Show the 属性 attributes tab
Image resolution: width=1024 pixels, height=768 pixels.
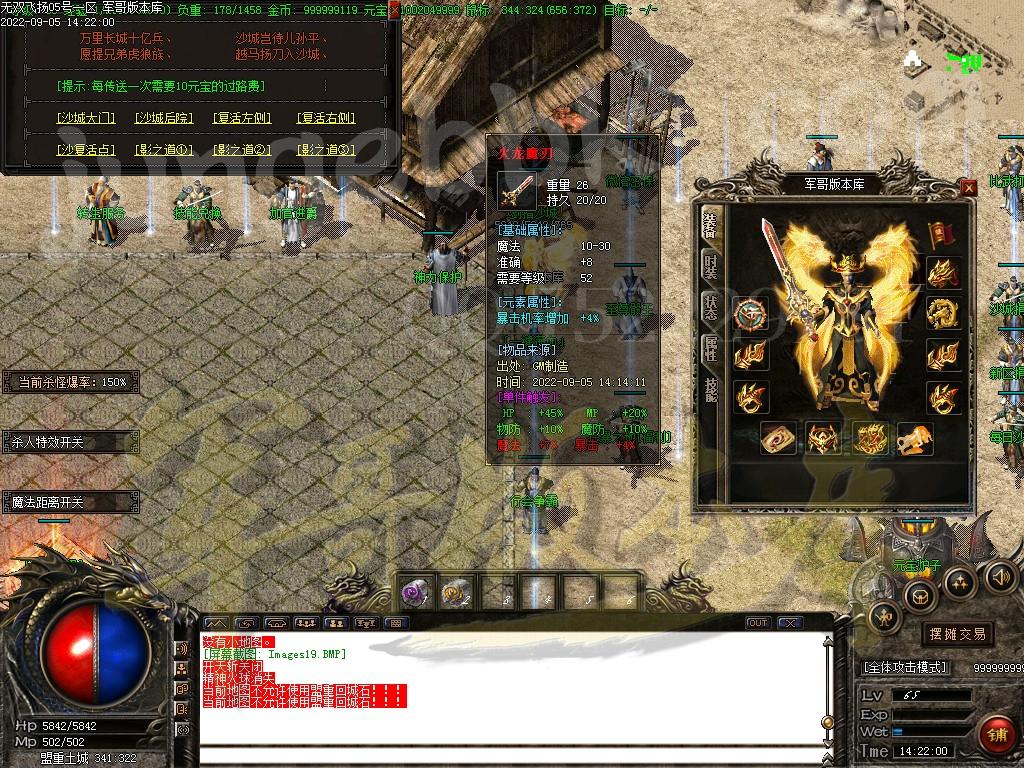coord(710,348)
